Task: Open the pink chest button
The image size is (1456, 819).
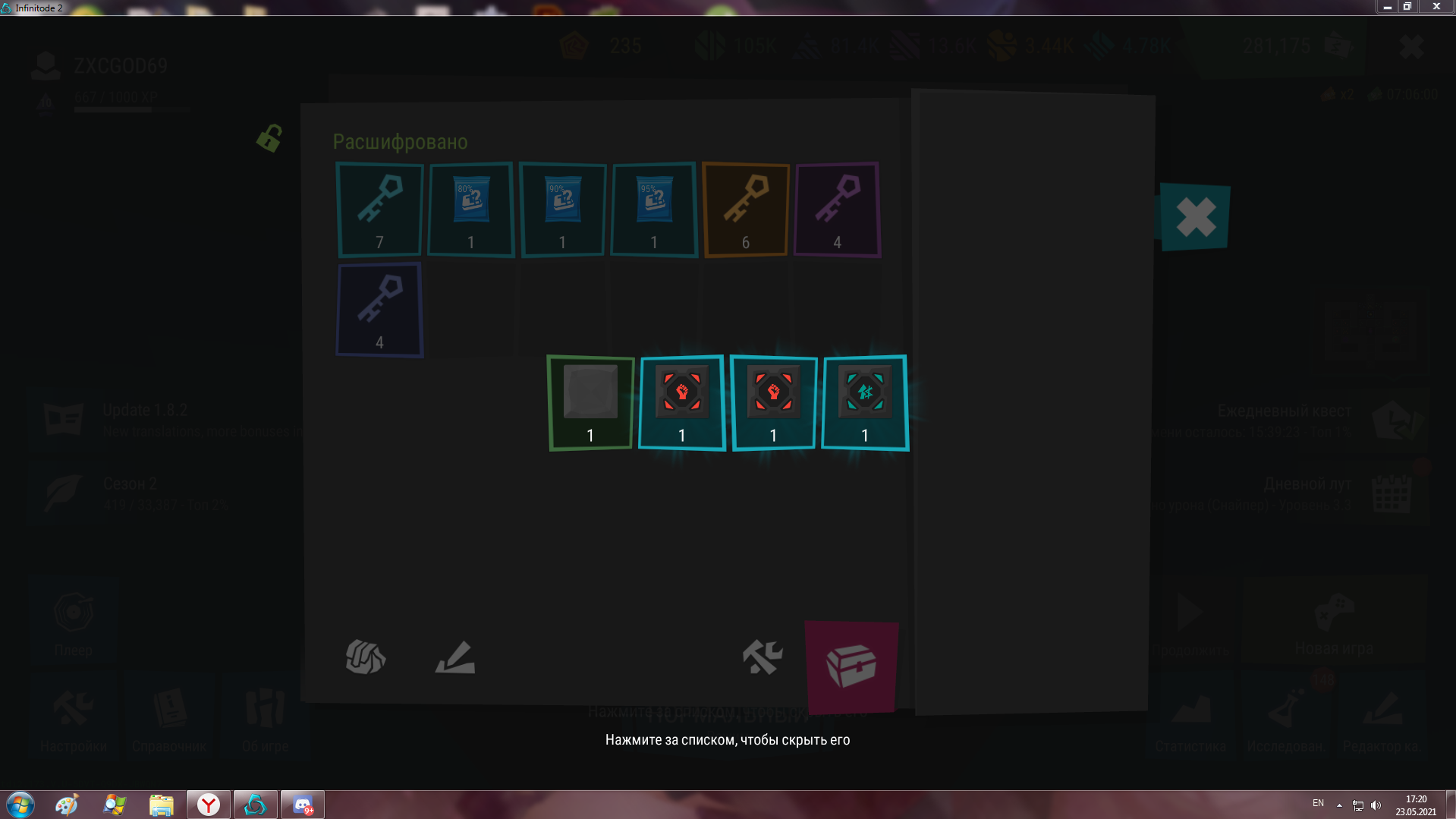Action: (x=851, y=666)
